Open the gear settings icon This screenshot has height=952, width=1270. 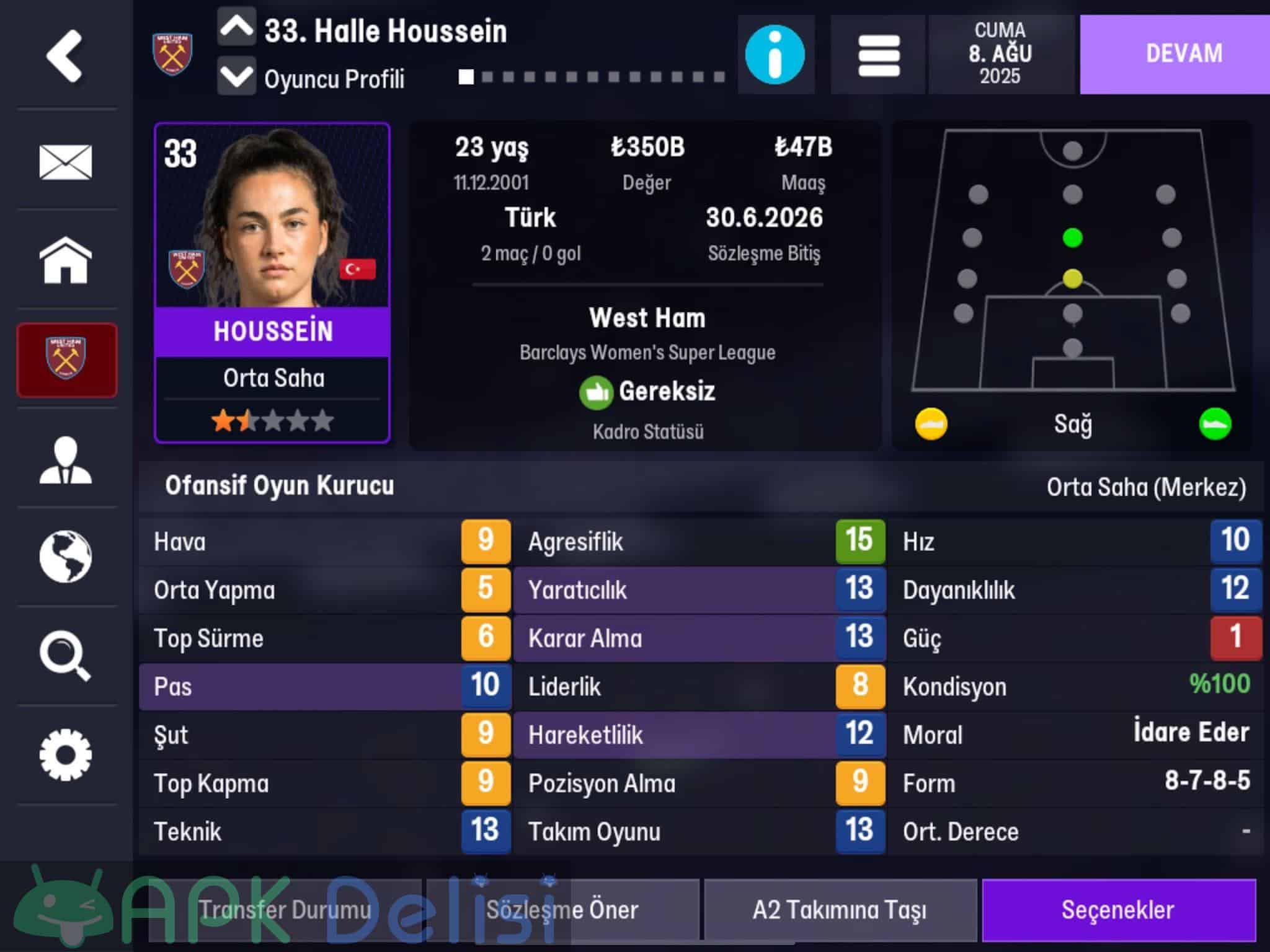pos(65,755)
